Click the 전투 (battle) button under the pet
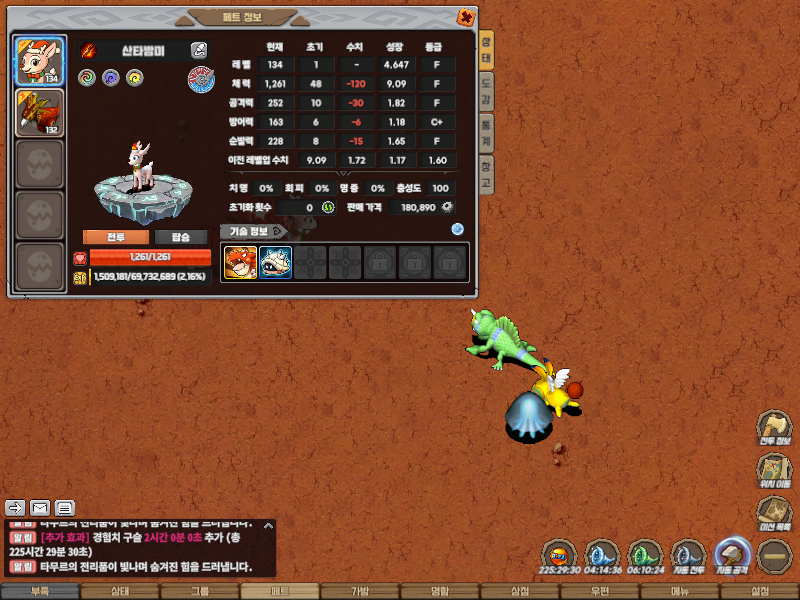The height and width of the screenshot is (600, 800). [116, 237]
